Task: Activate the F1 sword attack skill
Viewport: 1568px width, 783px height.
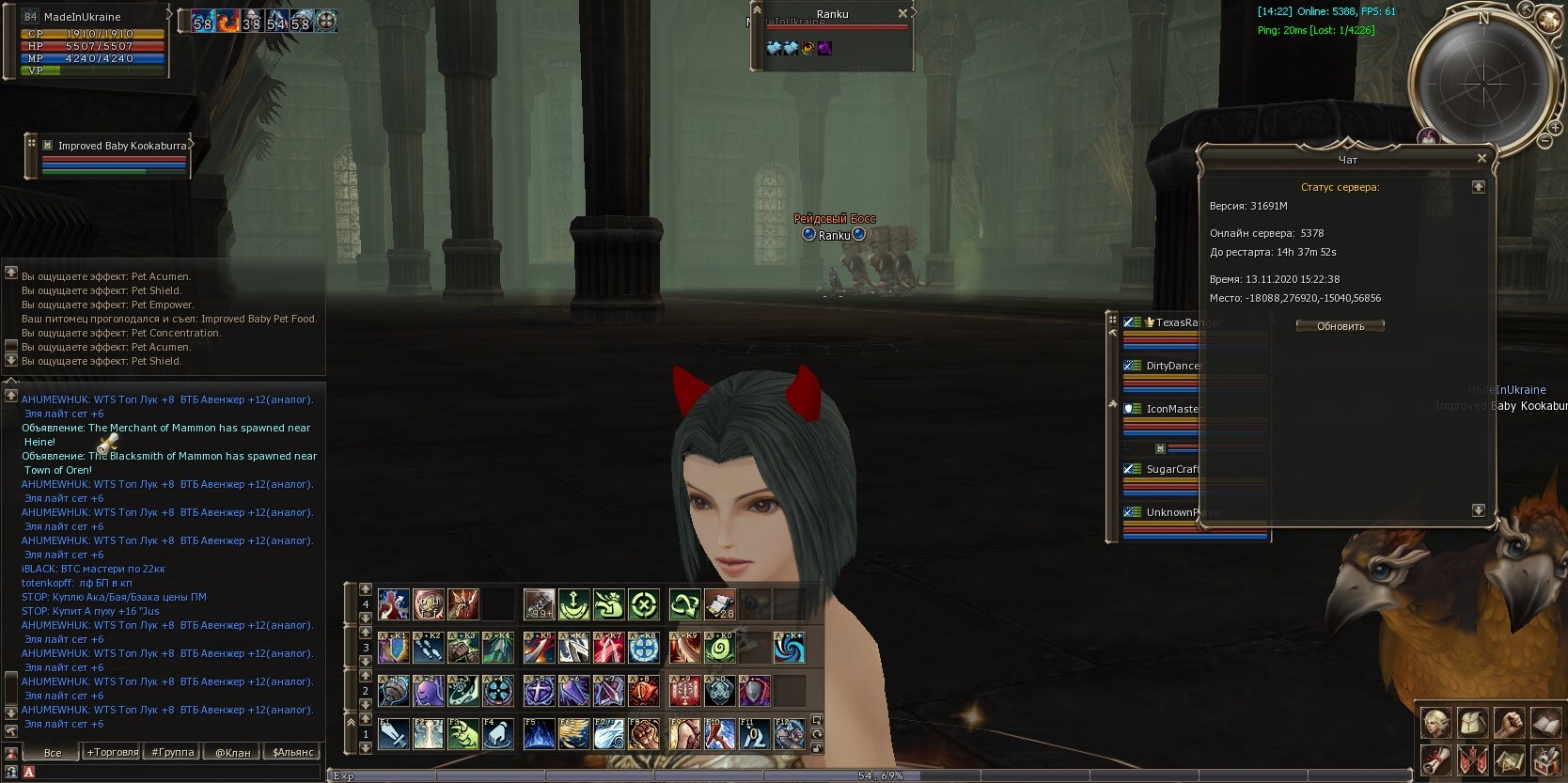Action: [x=394, y=734]
